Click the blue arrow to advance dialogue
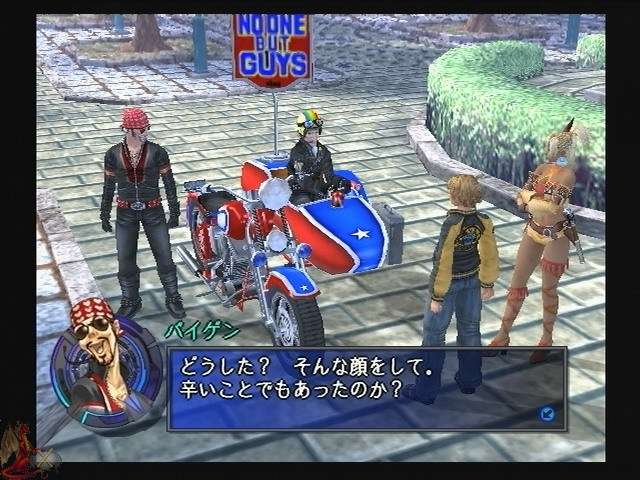640x480 pixels. (x=547, y=412)
